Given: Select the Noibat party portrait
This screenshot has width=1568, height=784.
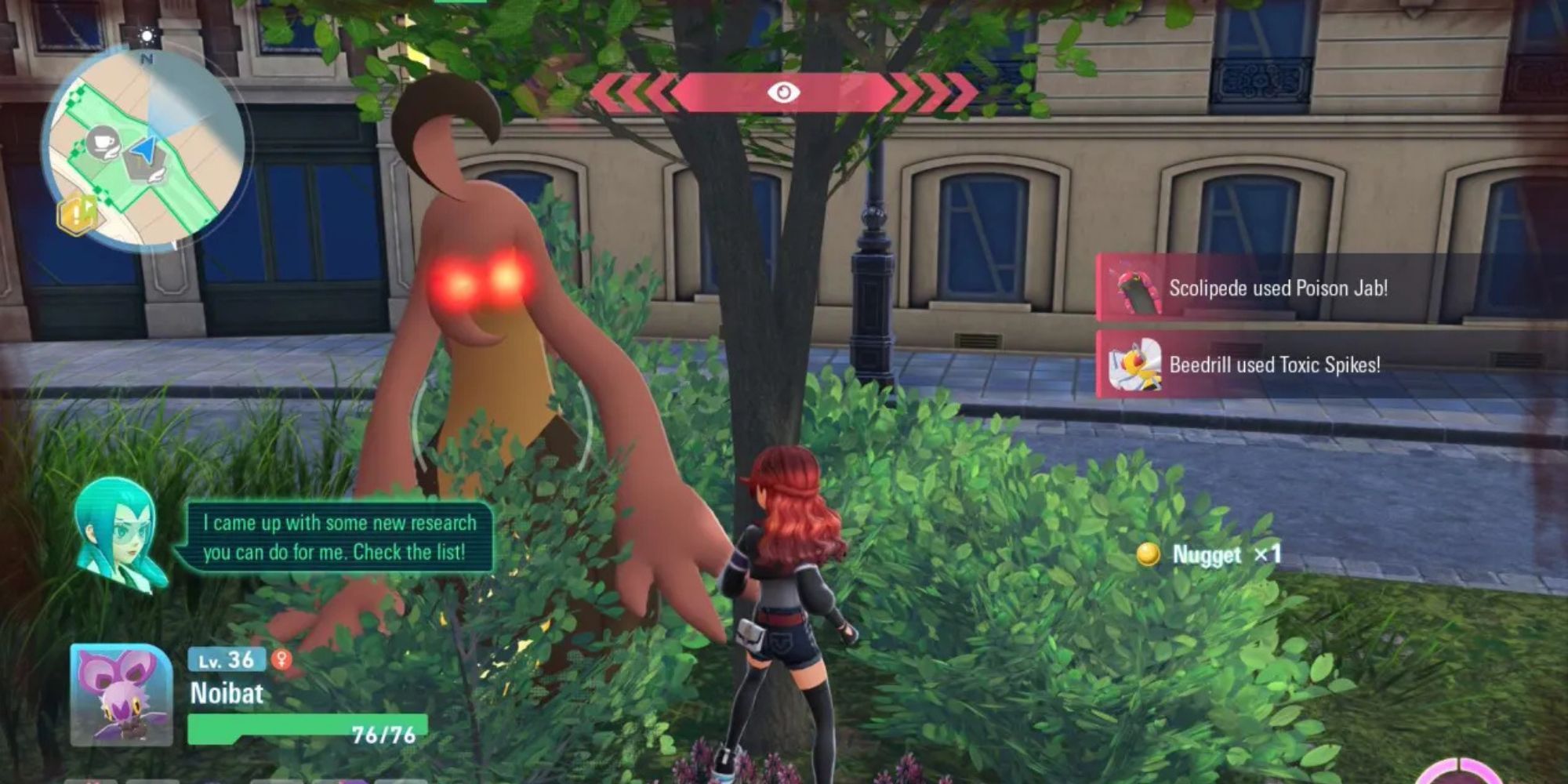Looking at the screenshot, I should coord(121,695).
